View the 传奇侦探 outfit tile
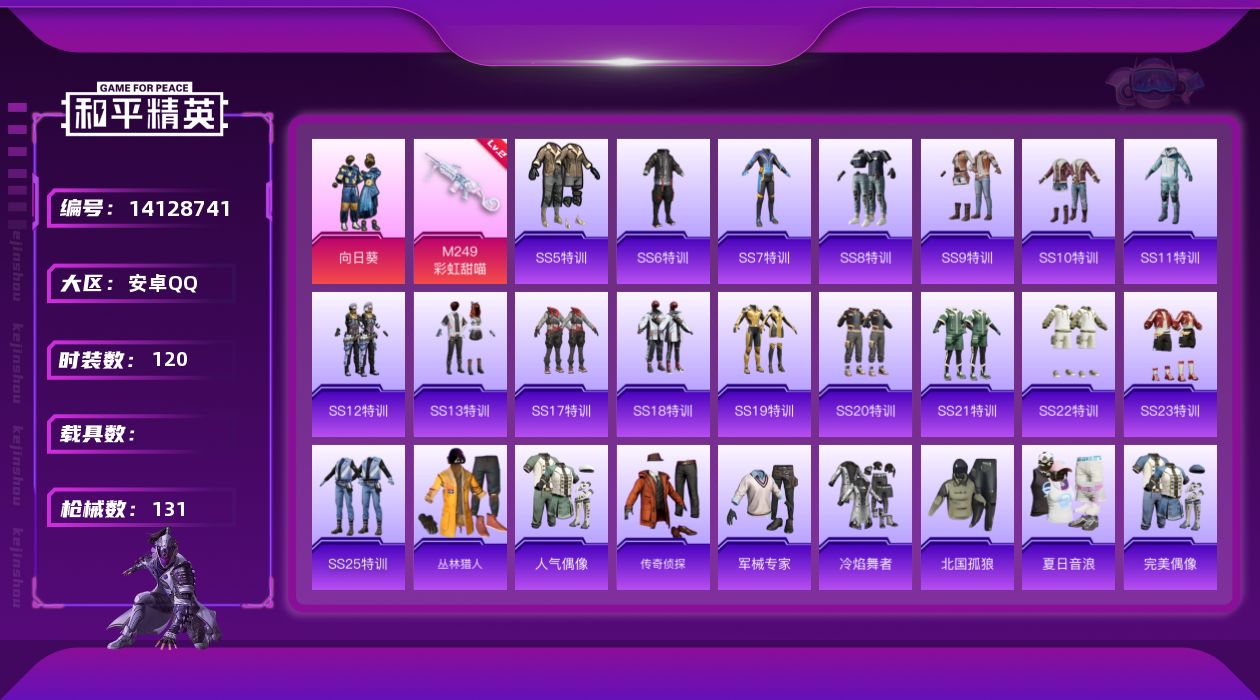The width and height of the screenshot is (1260, 700). click(663, 517)
